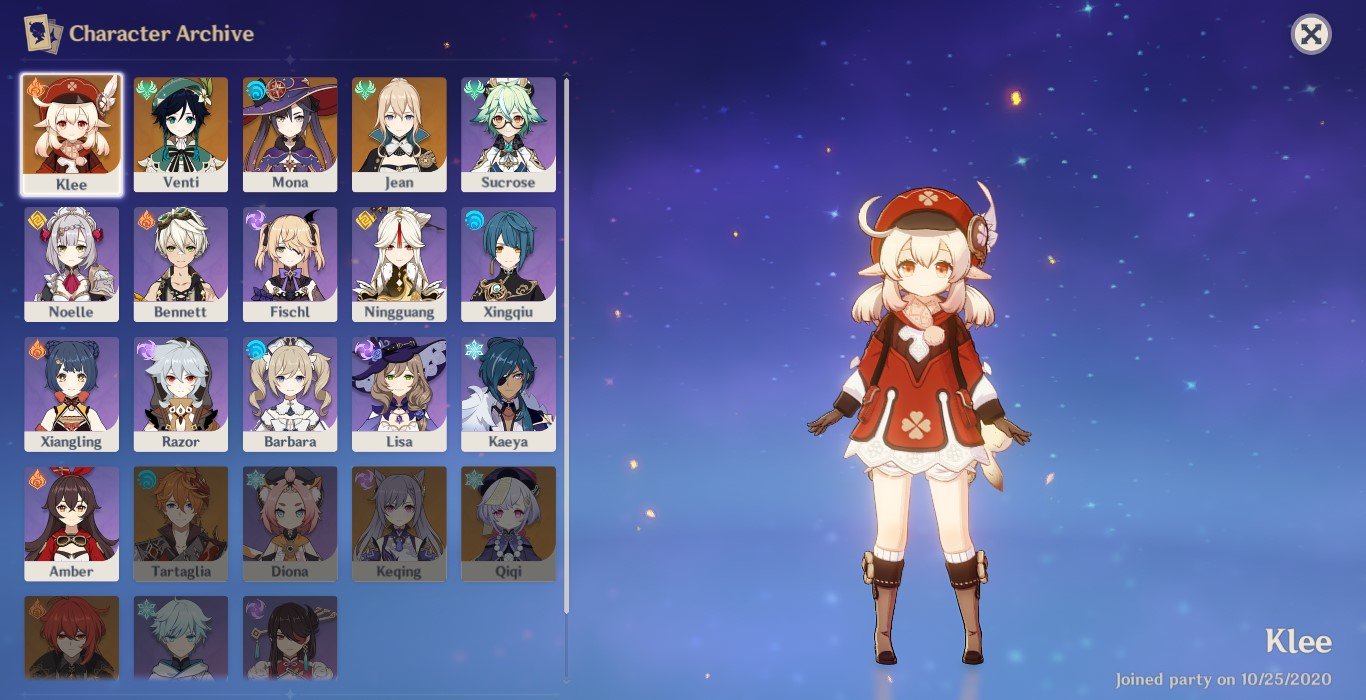Select Xiangling from the list
The image size is (1366, 700).
tap(72, 394)
